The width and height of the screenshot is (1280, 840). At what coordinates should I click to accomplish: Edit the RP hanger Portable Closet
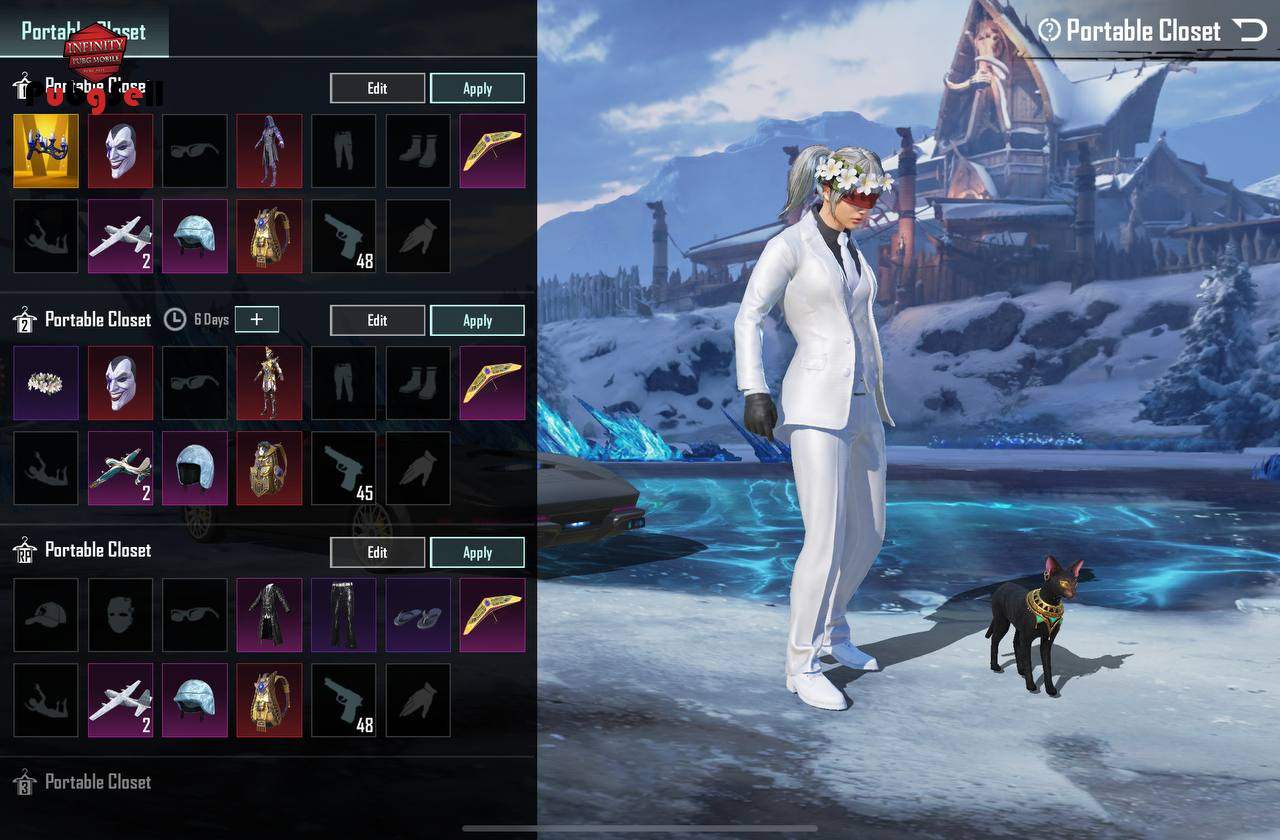point(377,552)
